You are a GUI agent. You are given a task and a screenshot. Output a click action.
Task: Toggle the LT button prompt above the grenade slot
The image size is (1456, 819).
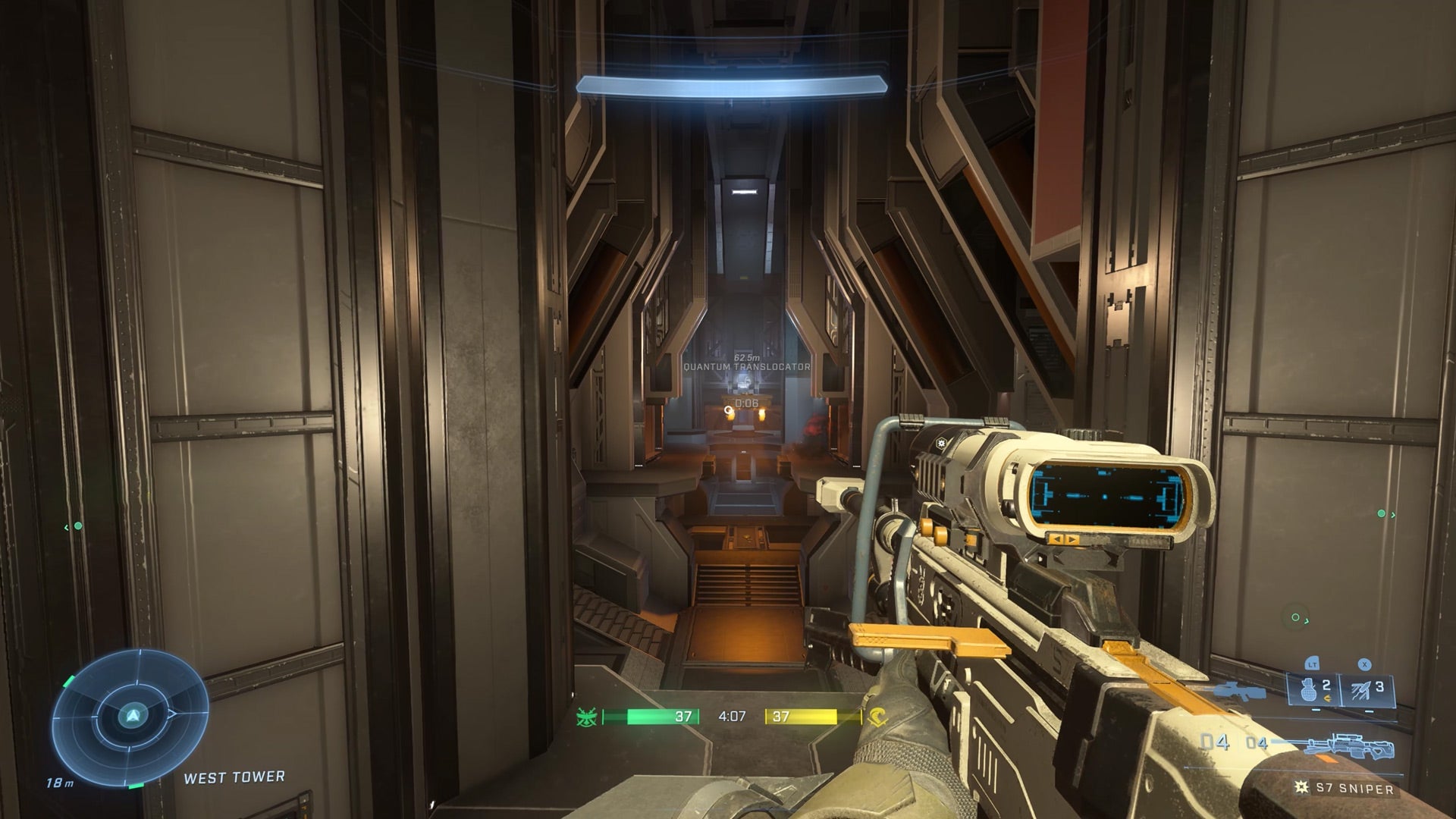pos(1312,664)
